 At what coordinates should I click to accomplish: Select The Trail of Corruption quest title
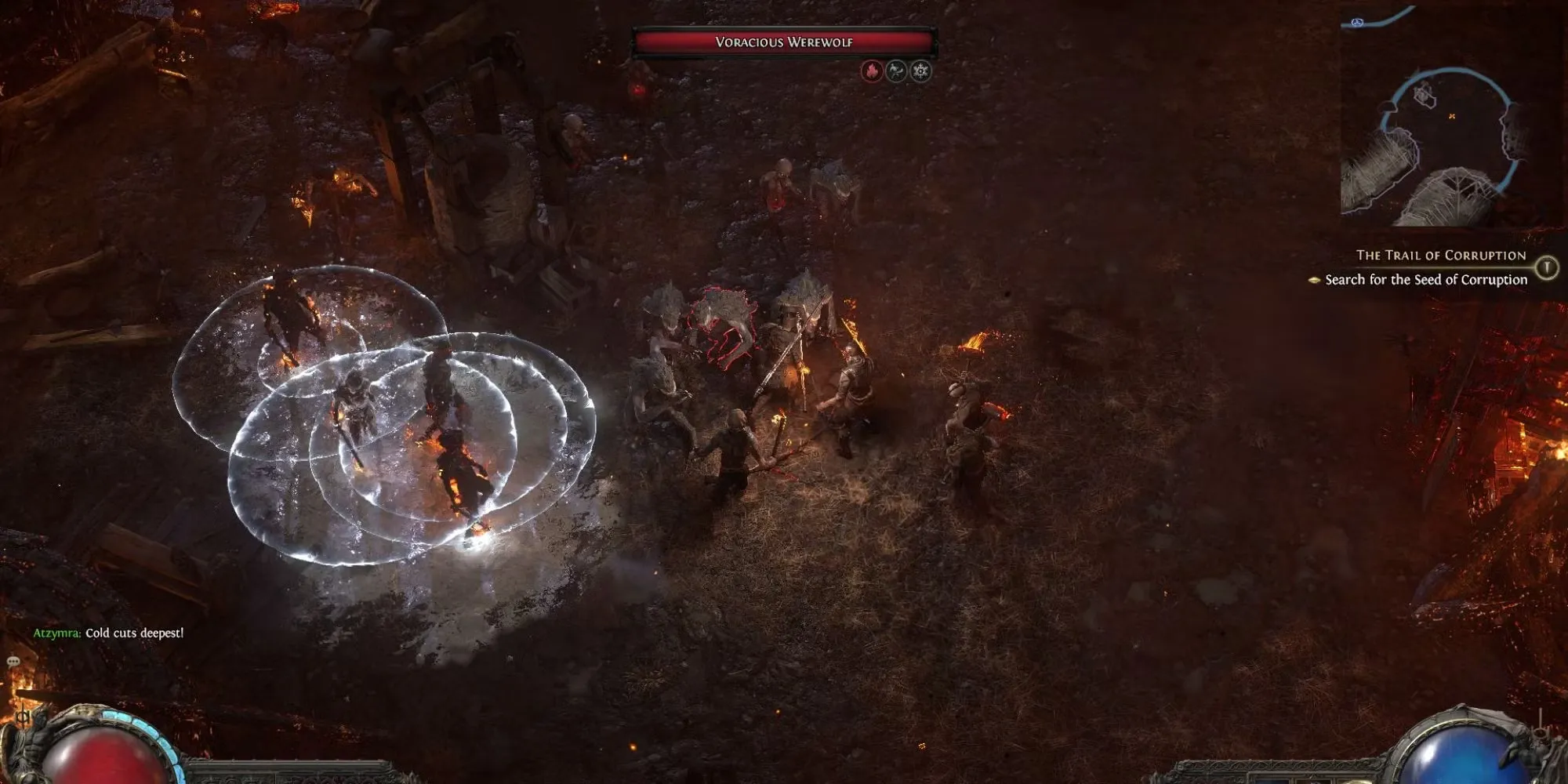pos(1441,256)
